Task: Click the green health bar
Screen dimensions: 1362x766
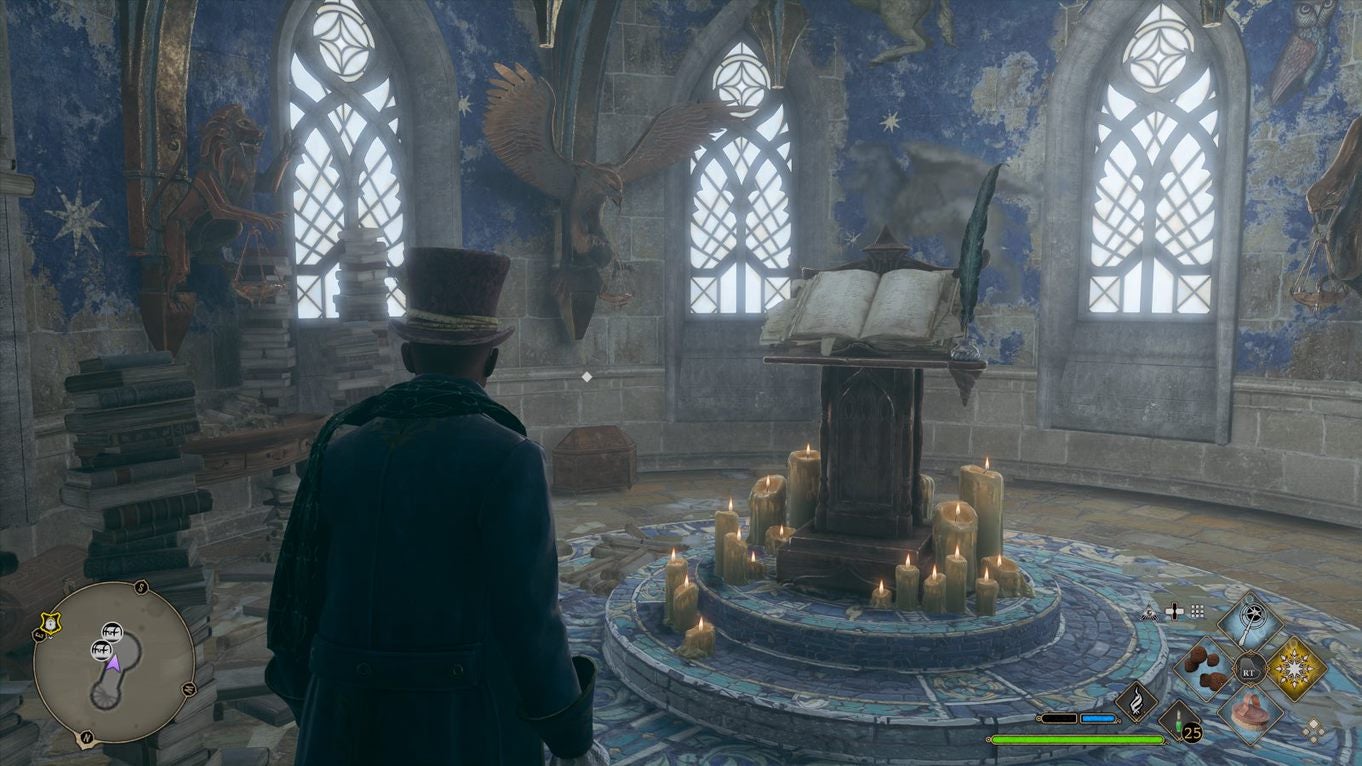Action: coord(1080,740)
